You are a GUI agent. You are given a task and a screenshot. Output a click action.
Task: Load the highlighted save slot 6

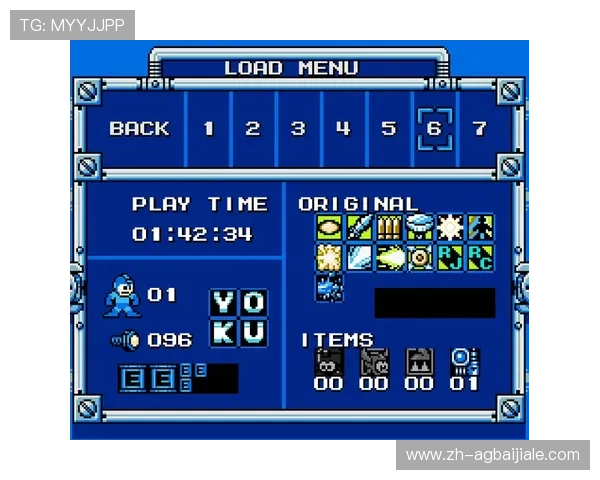click(434, 128)
